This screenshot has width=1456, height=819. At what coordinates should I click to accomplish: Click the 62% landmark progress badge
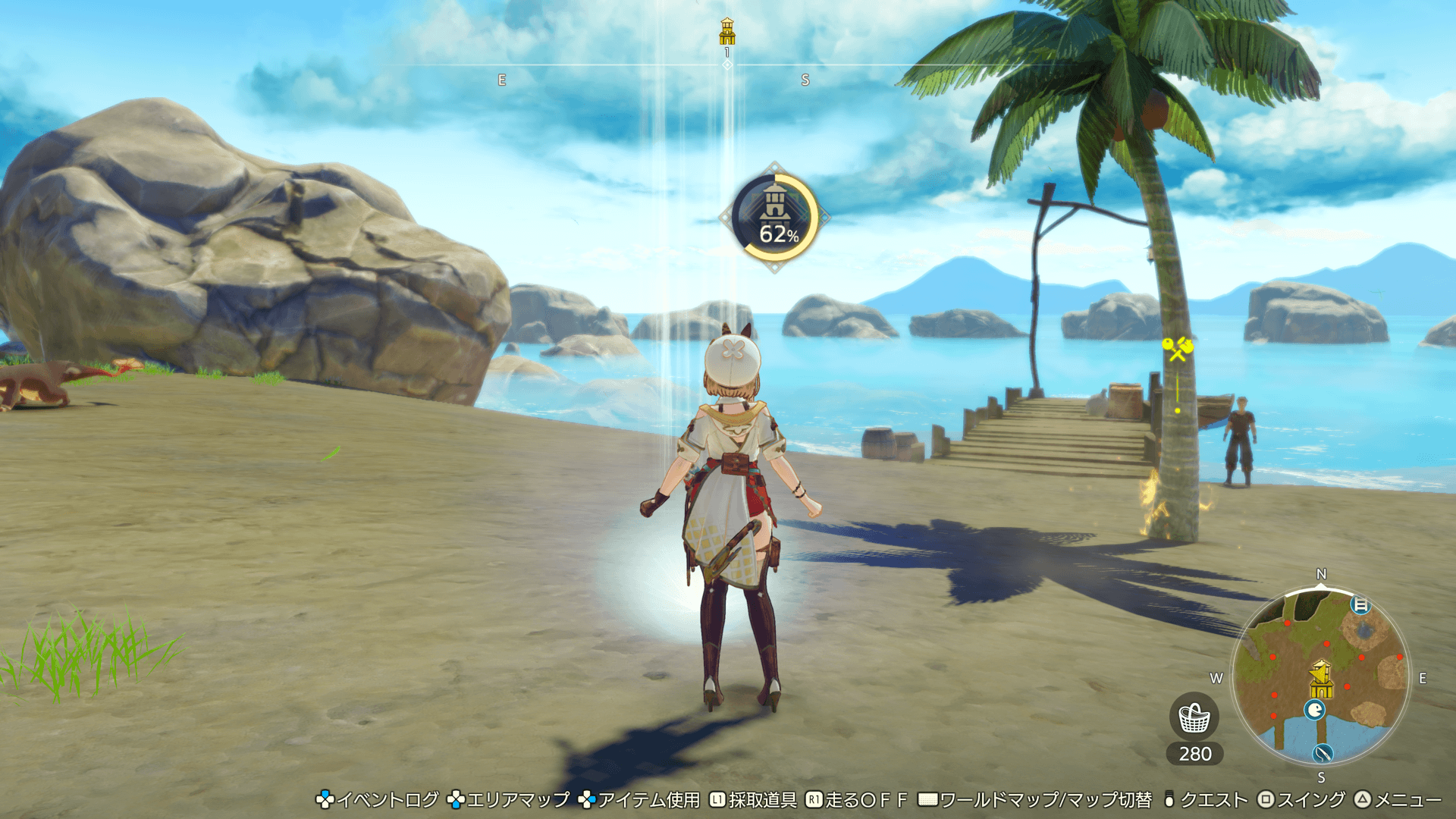coord(774,218)
